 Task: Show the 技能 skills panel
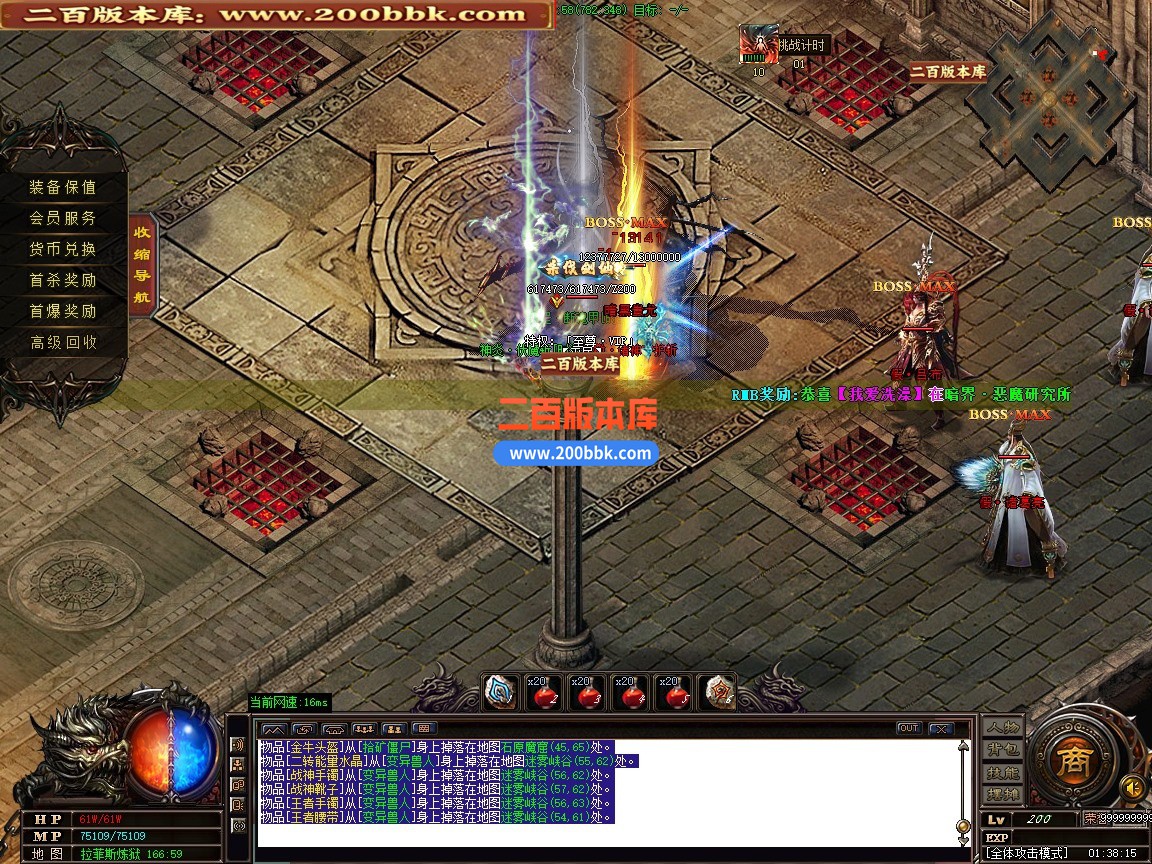(1002, 773)
